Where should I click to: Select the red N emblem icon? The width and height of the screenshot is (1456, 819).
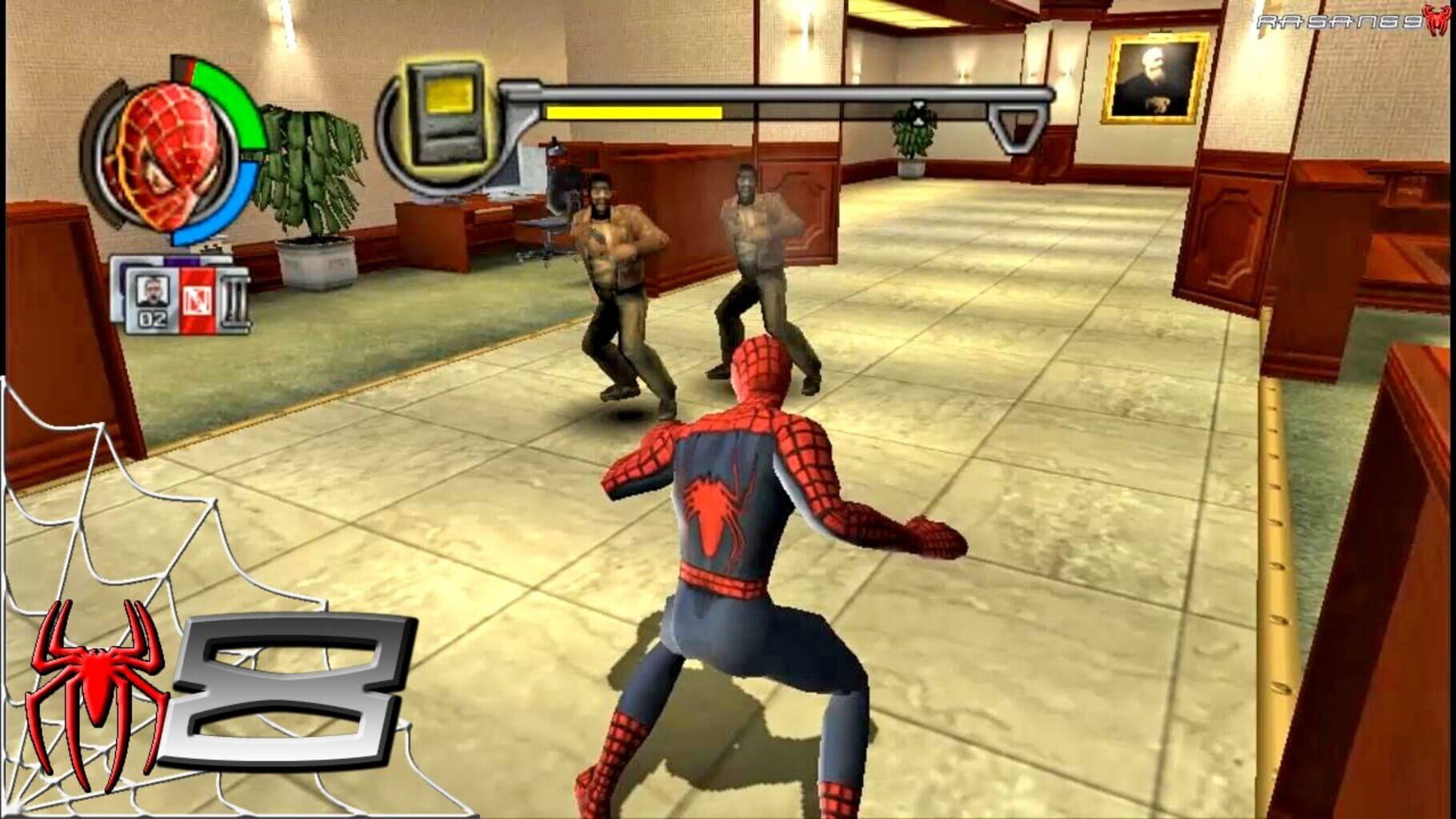[198, 300]
